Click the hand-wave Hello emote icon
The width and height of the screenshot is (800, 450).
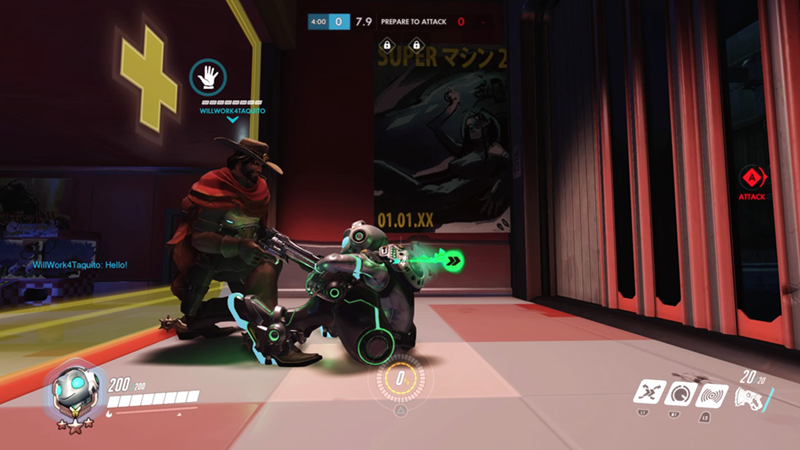(x=209, y=77)
